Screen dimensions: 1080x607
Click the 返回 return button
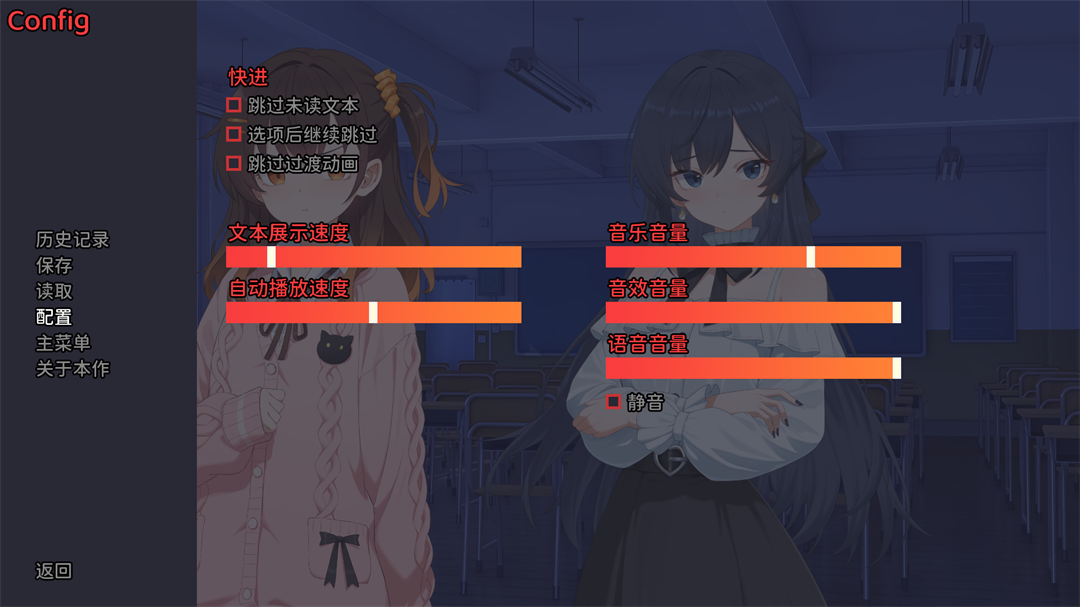click(x=54, y=571)
